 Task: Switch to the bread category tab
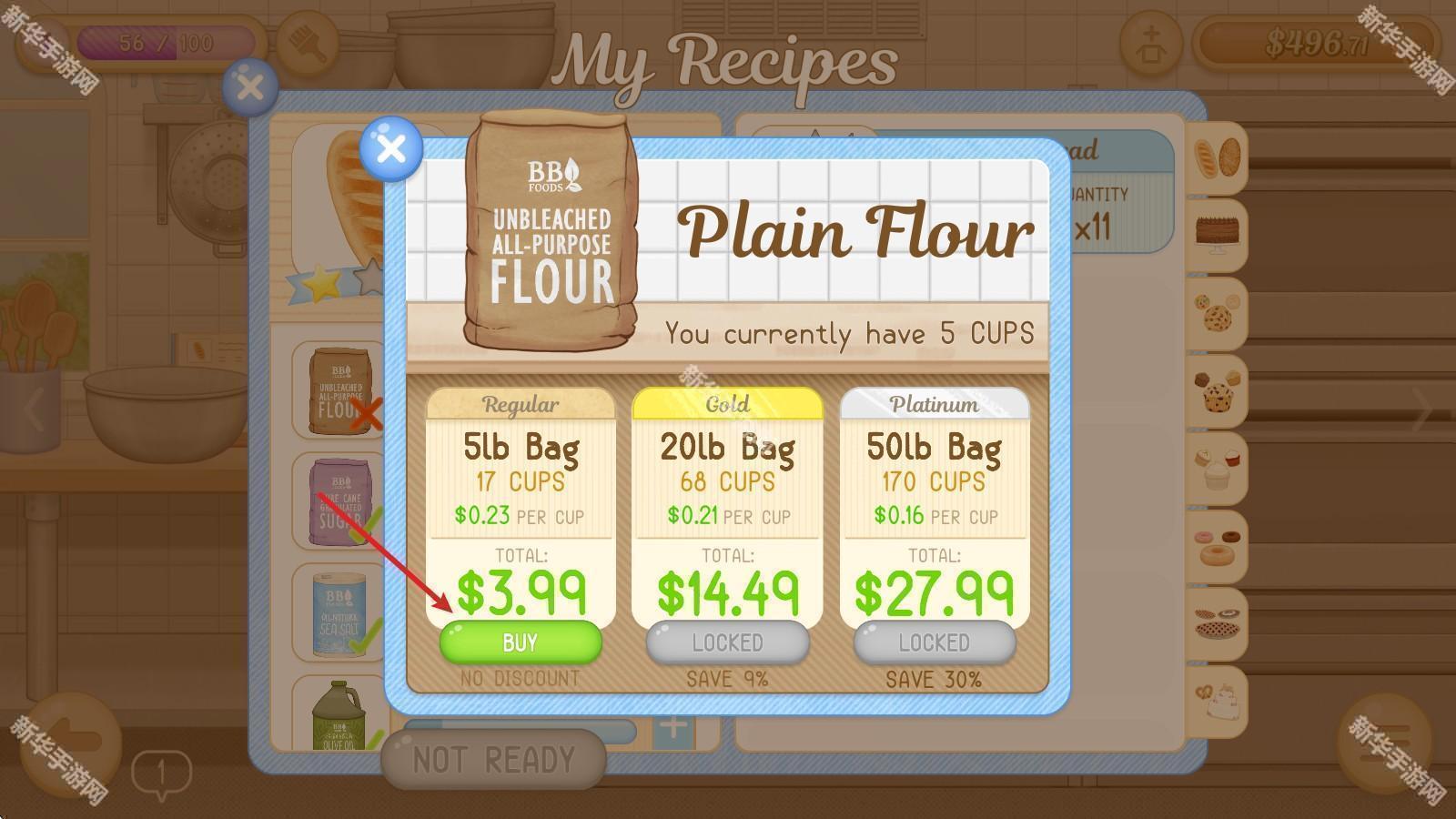point(1217,157)
